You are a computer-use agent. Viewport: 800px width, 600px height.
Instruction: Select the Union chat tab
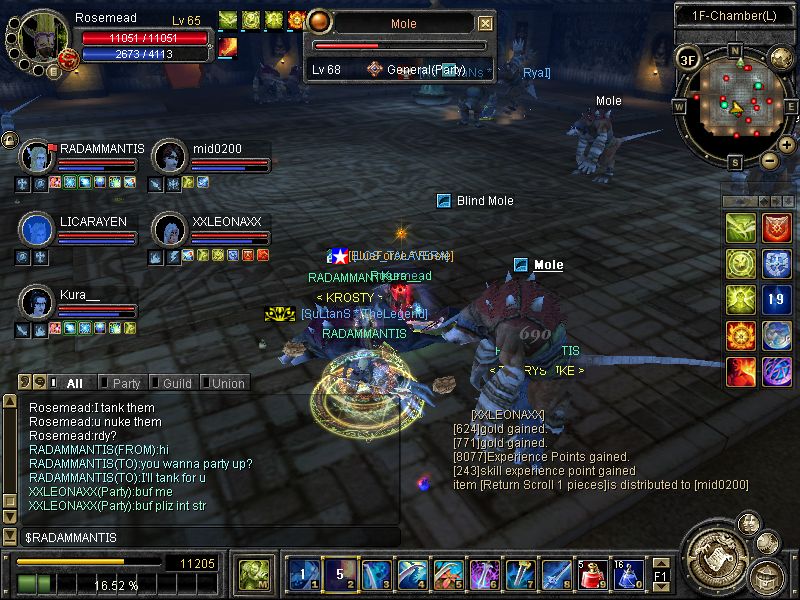(x=227, y=383)
